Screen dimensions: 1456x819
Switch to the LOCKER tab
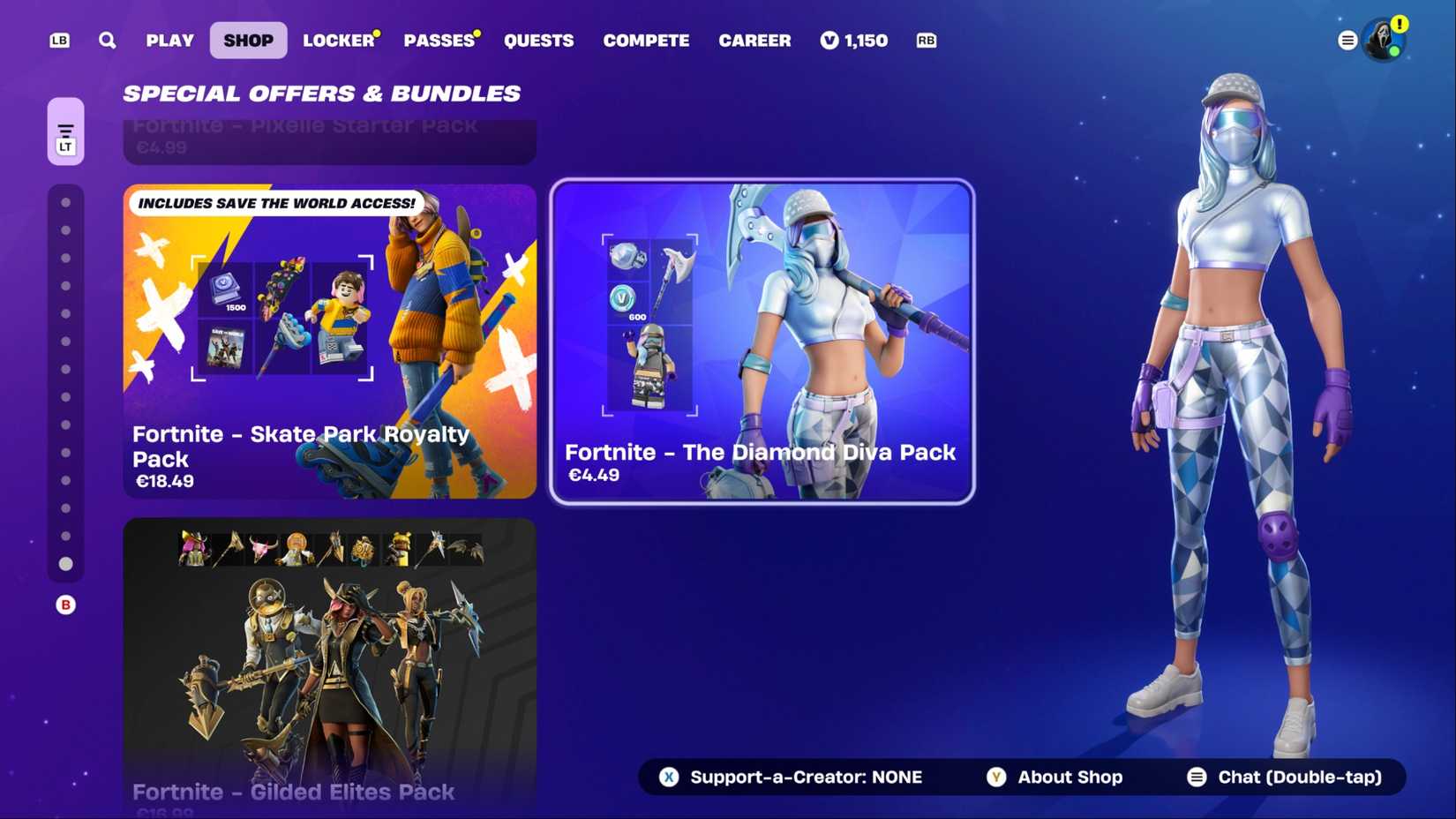[338, 40]
